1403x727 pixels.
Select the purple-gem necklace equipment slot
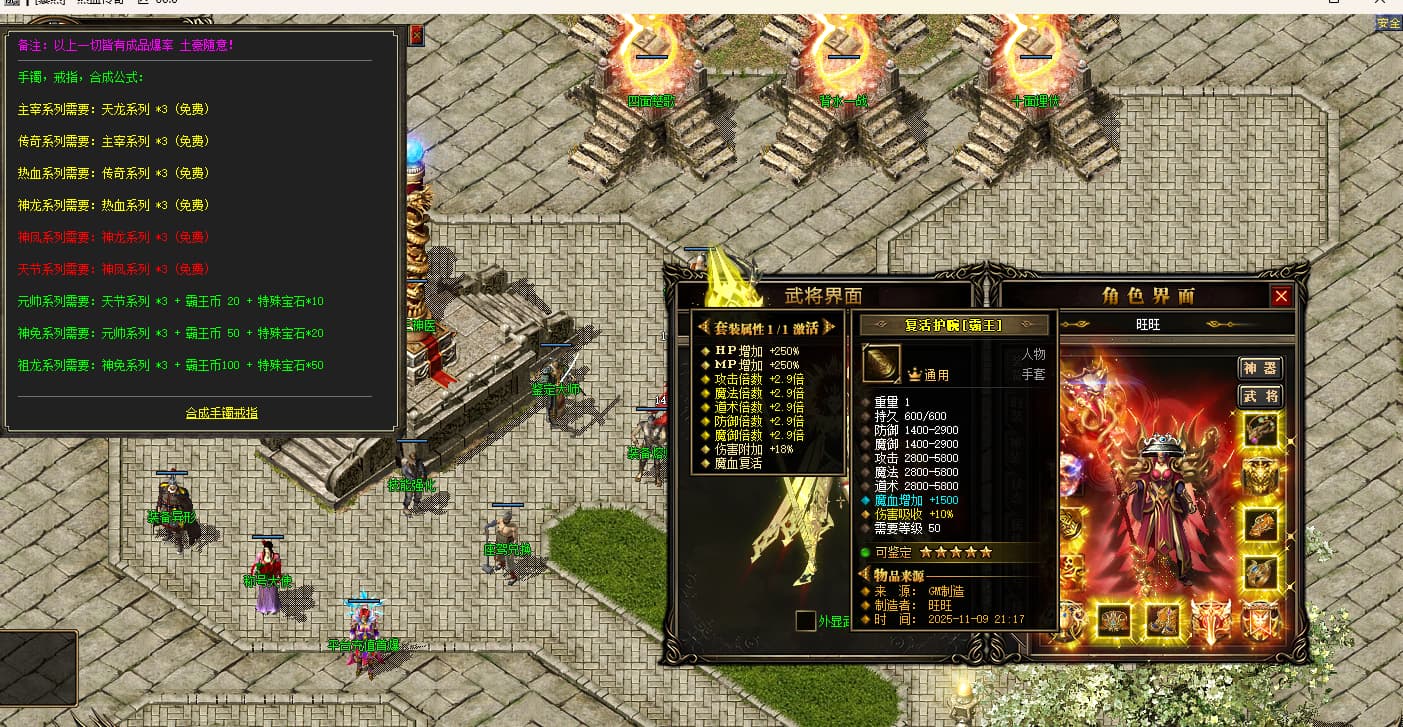(x=1260, y=430)
